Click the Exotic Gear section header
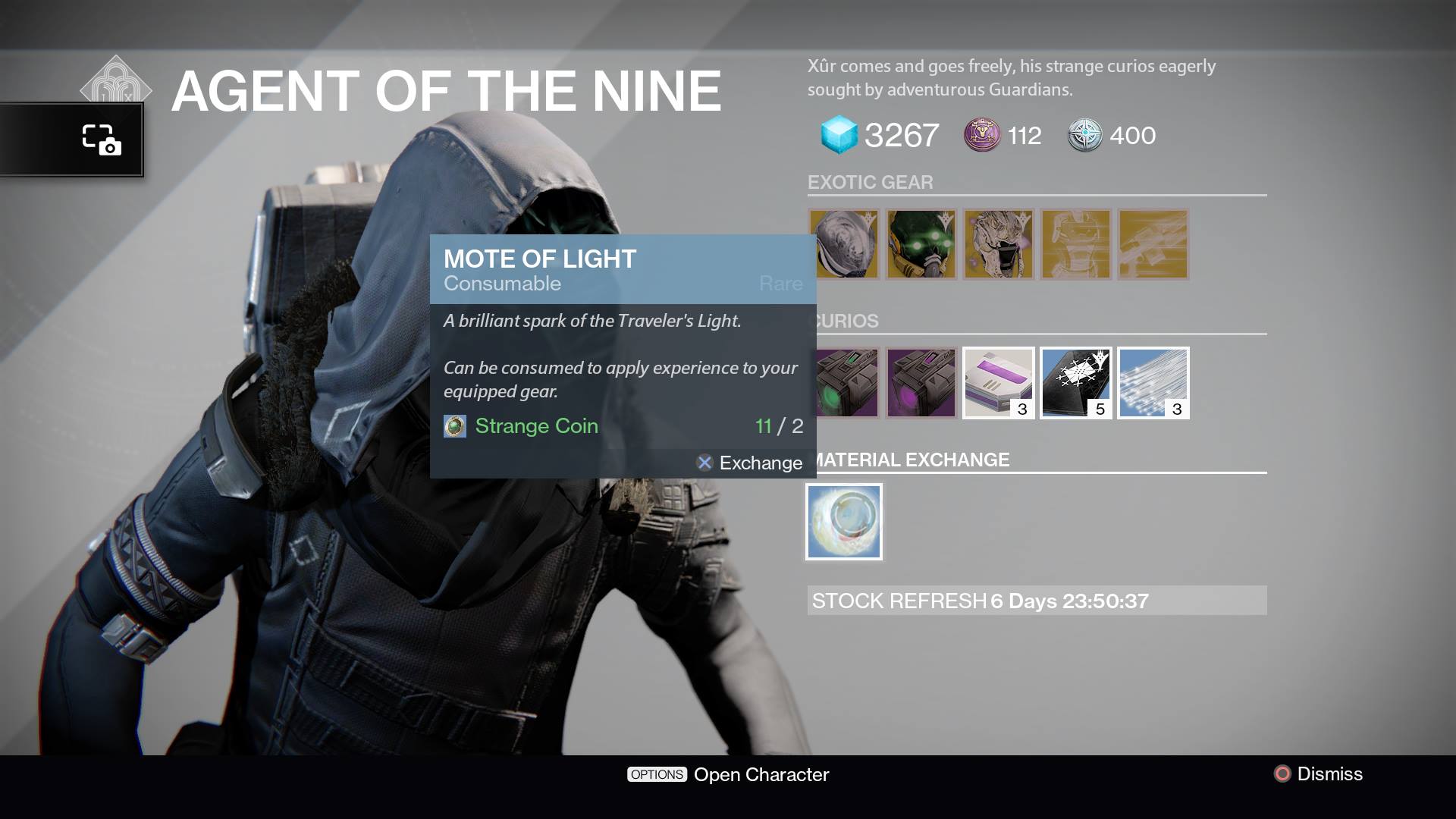 pyautogui.click(x=871, y=182)
